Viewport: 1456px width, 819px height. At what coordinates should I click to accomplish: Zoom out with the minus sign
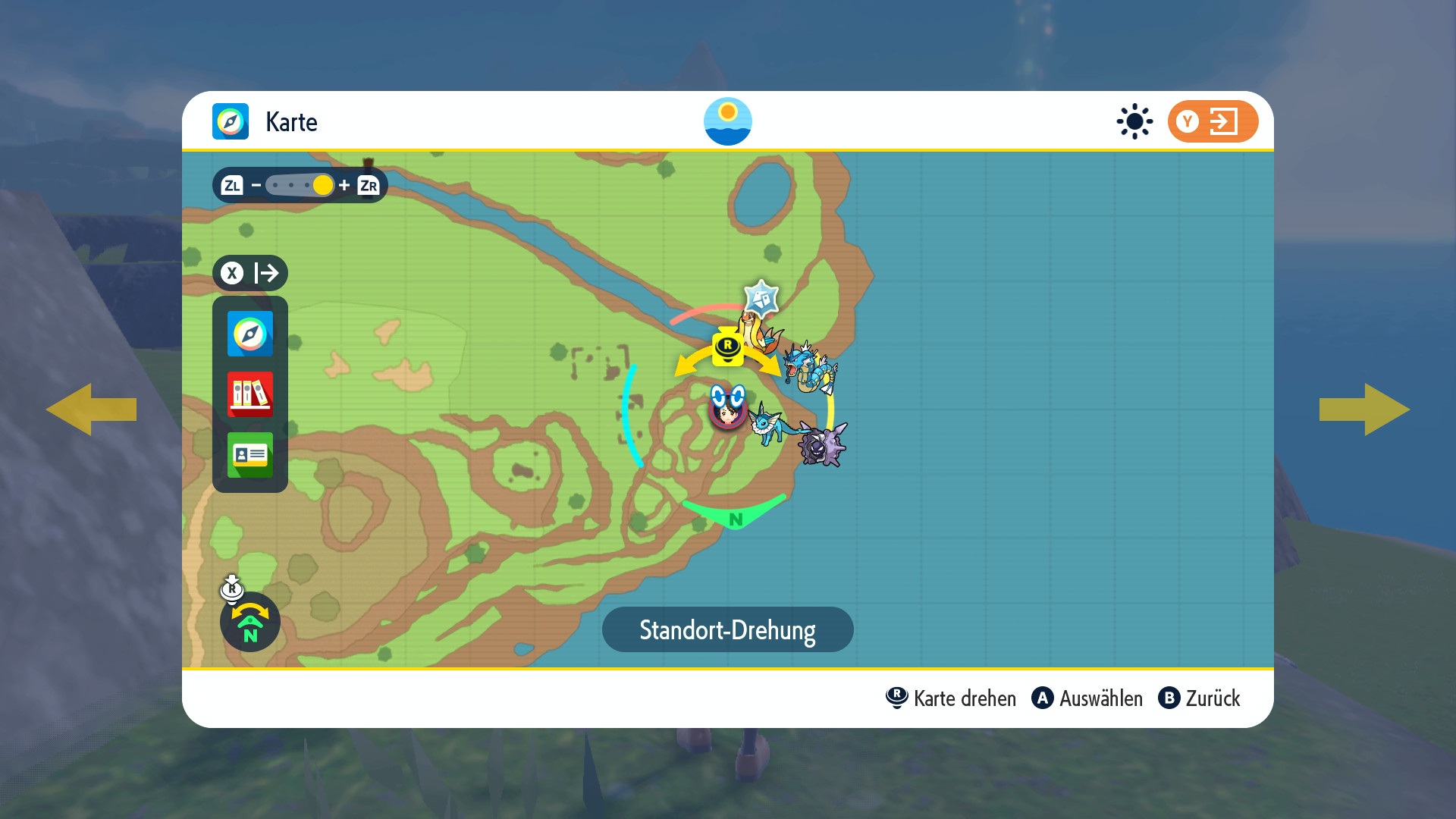tap(256, 185)
